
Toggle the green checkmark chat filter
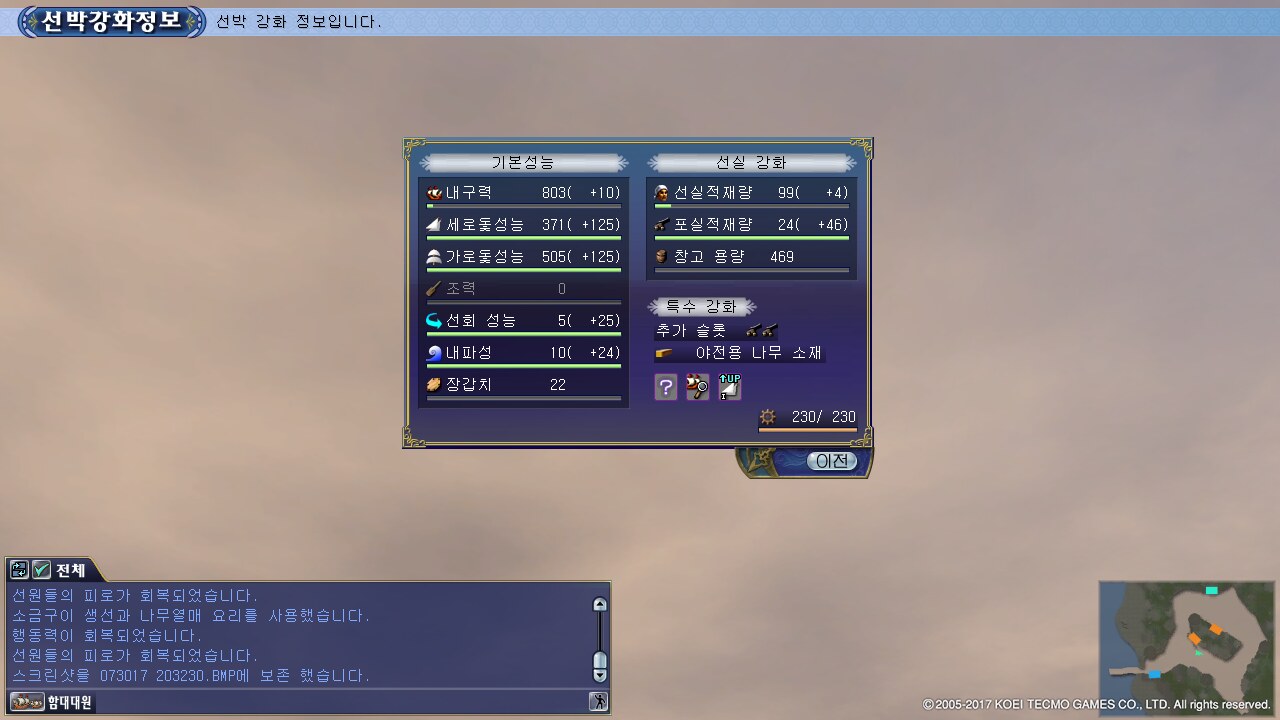[41, 570]
